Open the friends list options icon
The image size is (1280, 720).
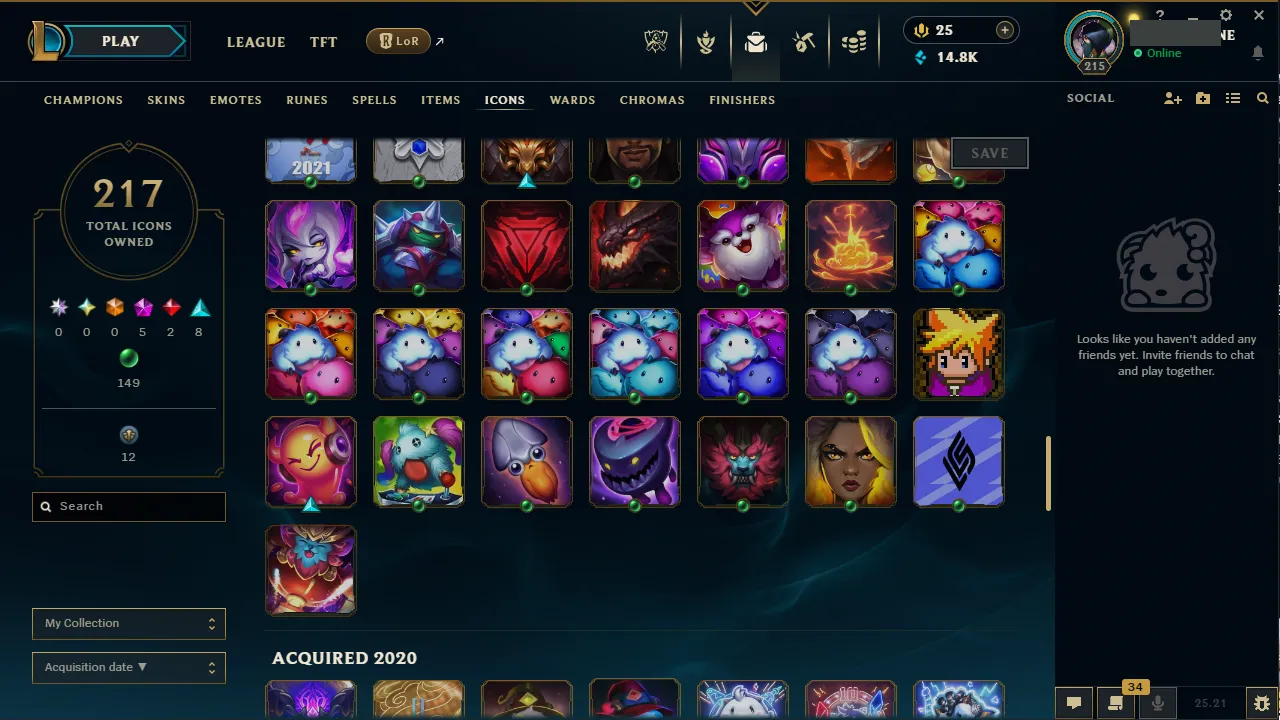[1234, 98]
